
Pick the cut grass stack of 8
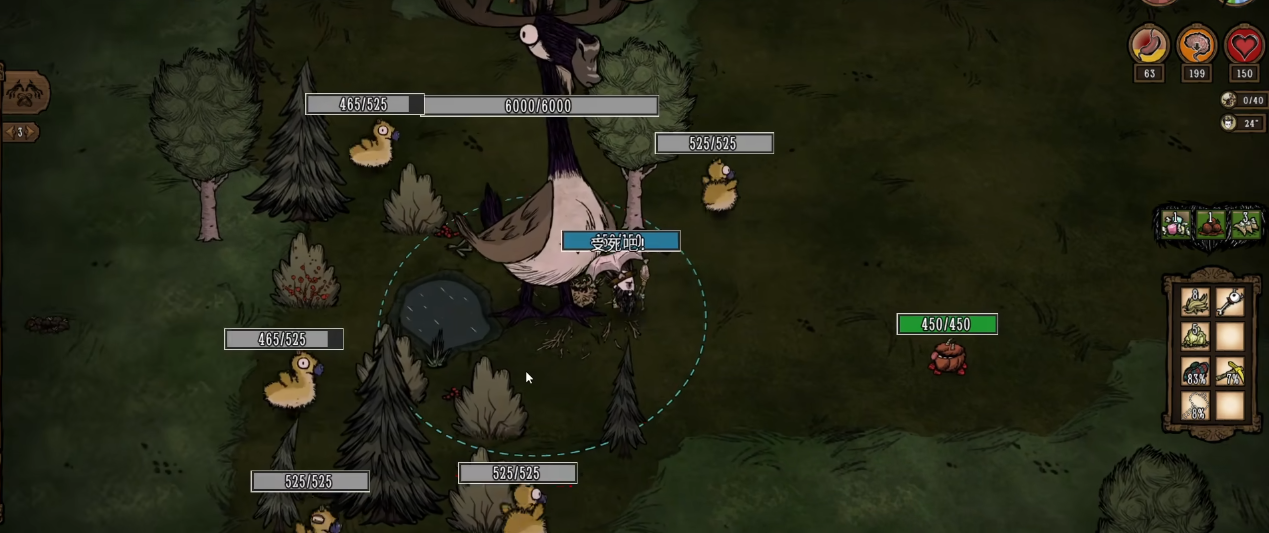click(1195, 301)
